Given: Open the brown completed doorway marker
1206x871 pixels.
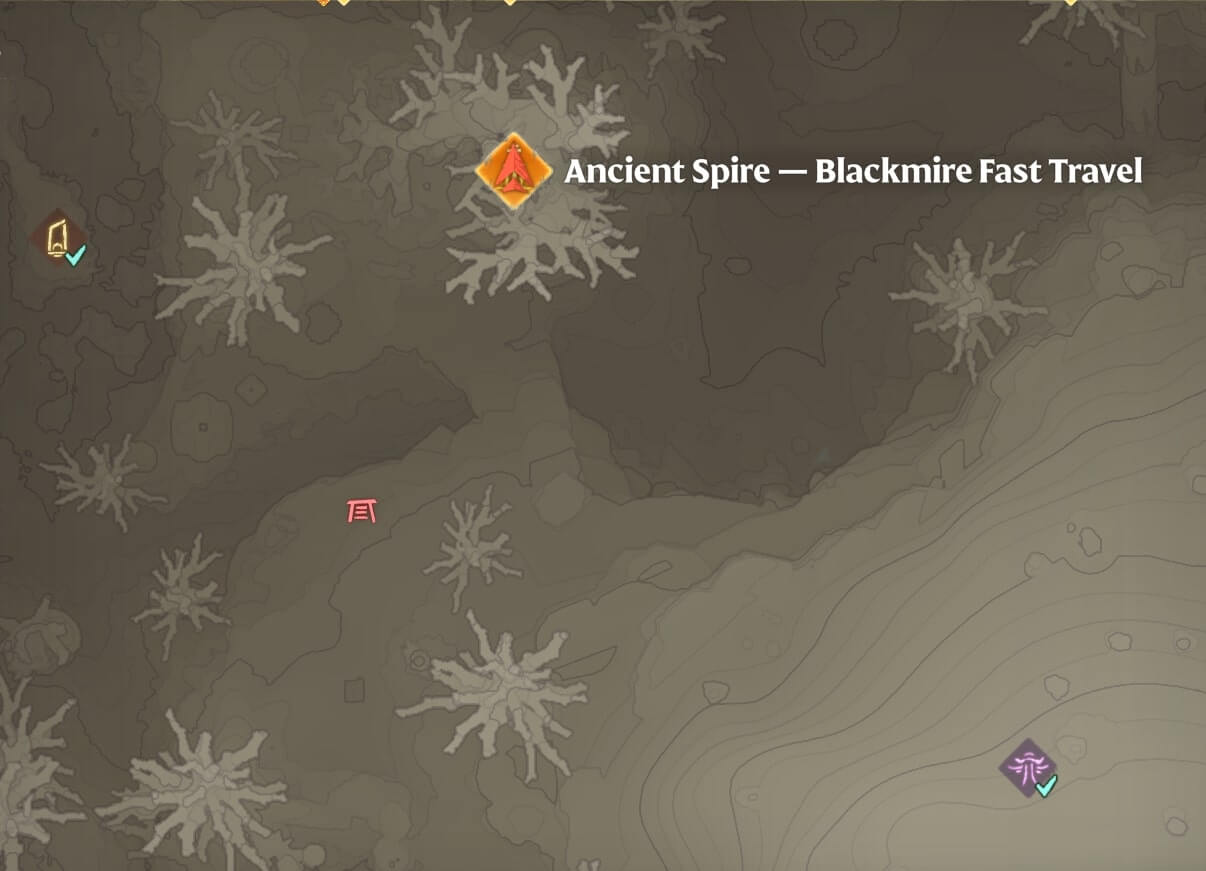Looking at the screenshot, I should tap(58, 239).
